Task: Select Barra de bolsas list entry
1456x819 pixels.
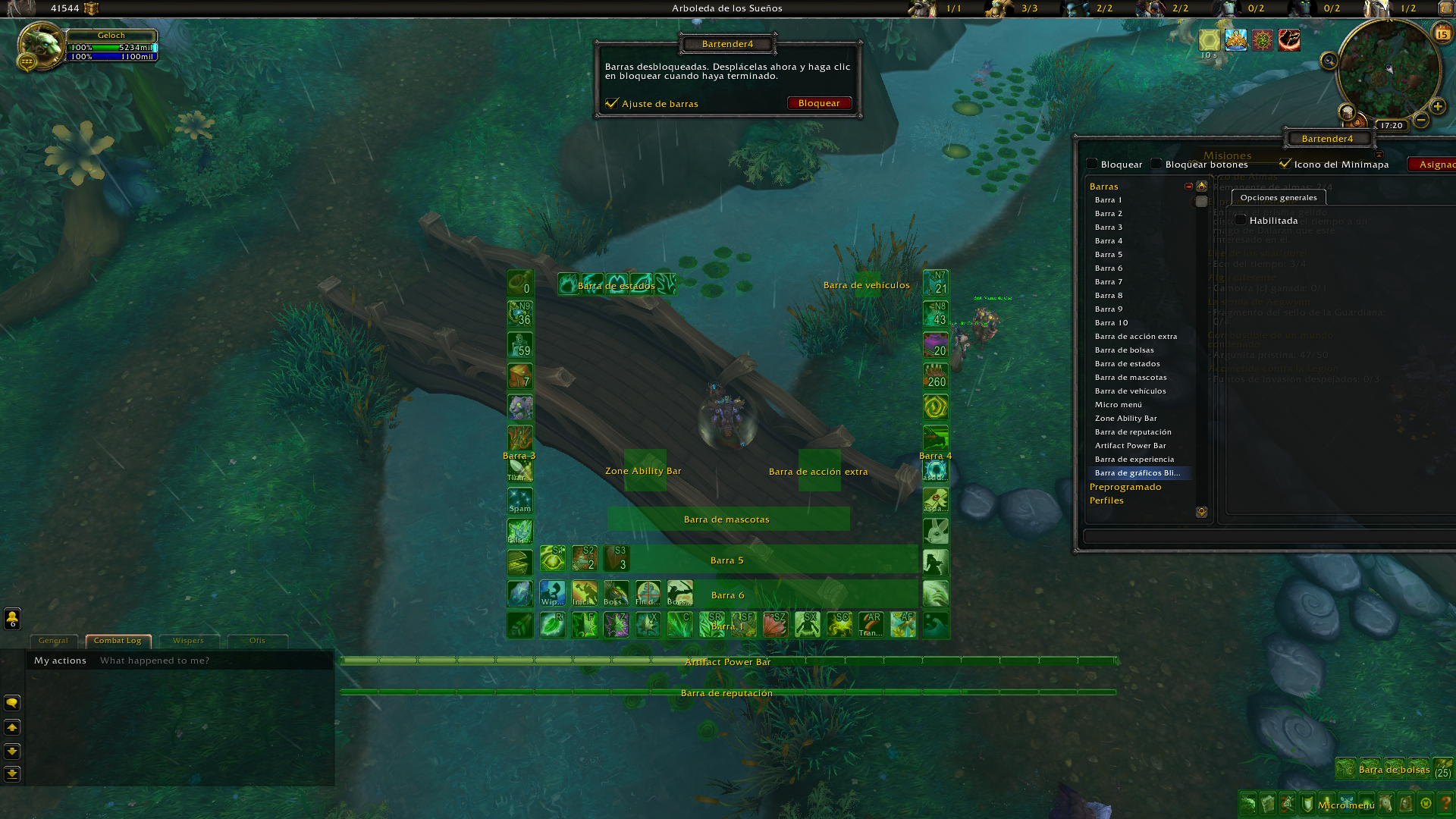Action: (1124, 350)
